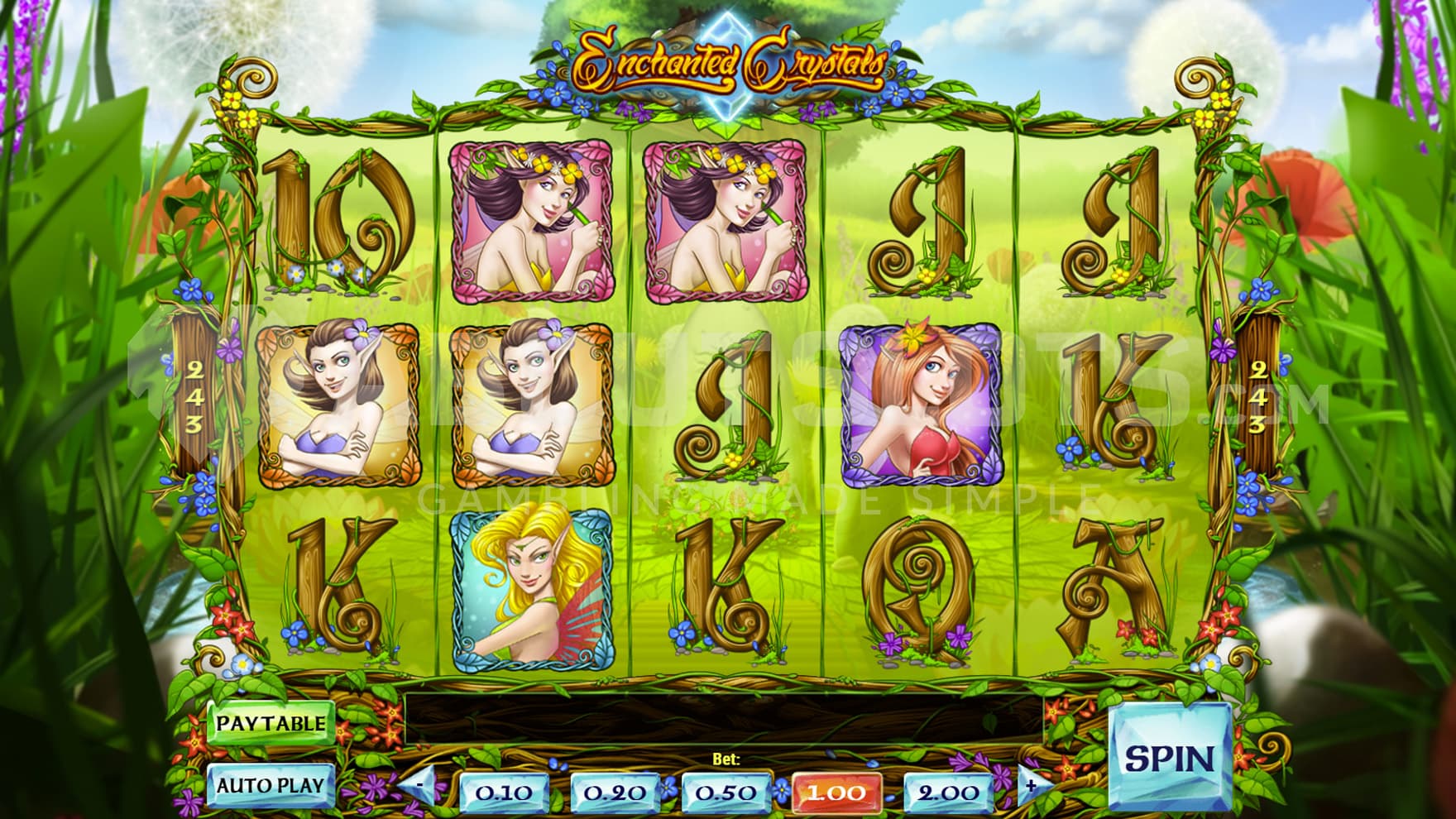Activate Auto Play
This screenshot has width=1456, height=819.
(271, 784)
